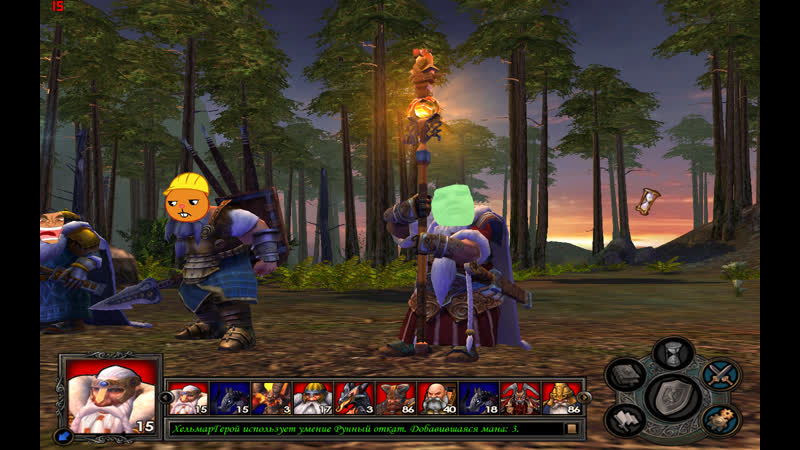Select the initiative unit with count 17
This screenshot has width=800, height=450.
[312, 398]
